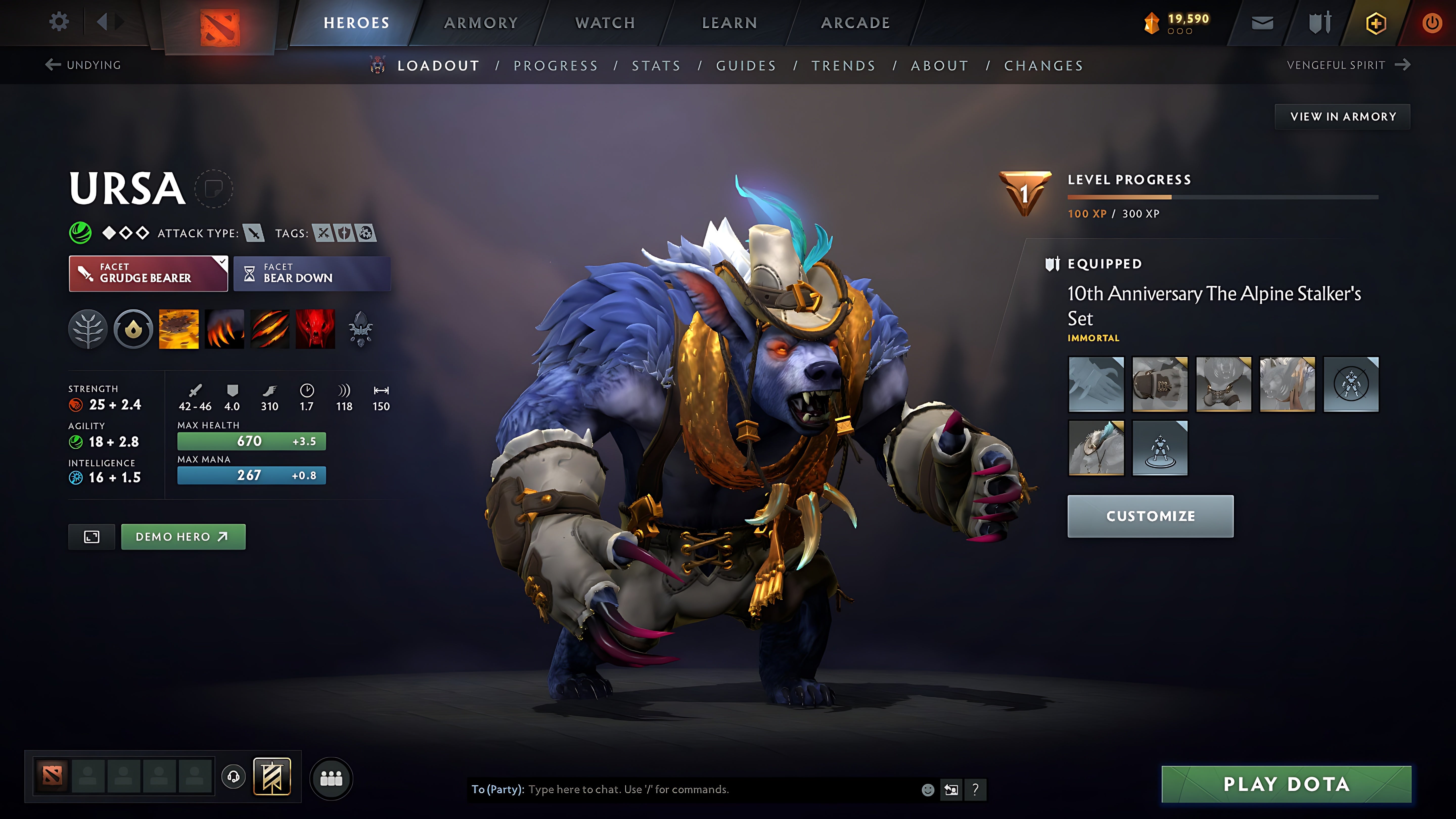This screenshot has height=819, width=1456.
Task: Open the Armory menu
Action: pos(481,22)
